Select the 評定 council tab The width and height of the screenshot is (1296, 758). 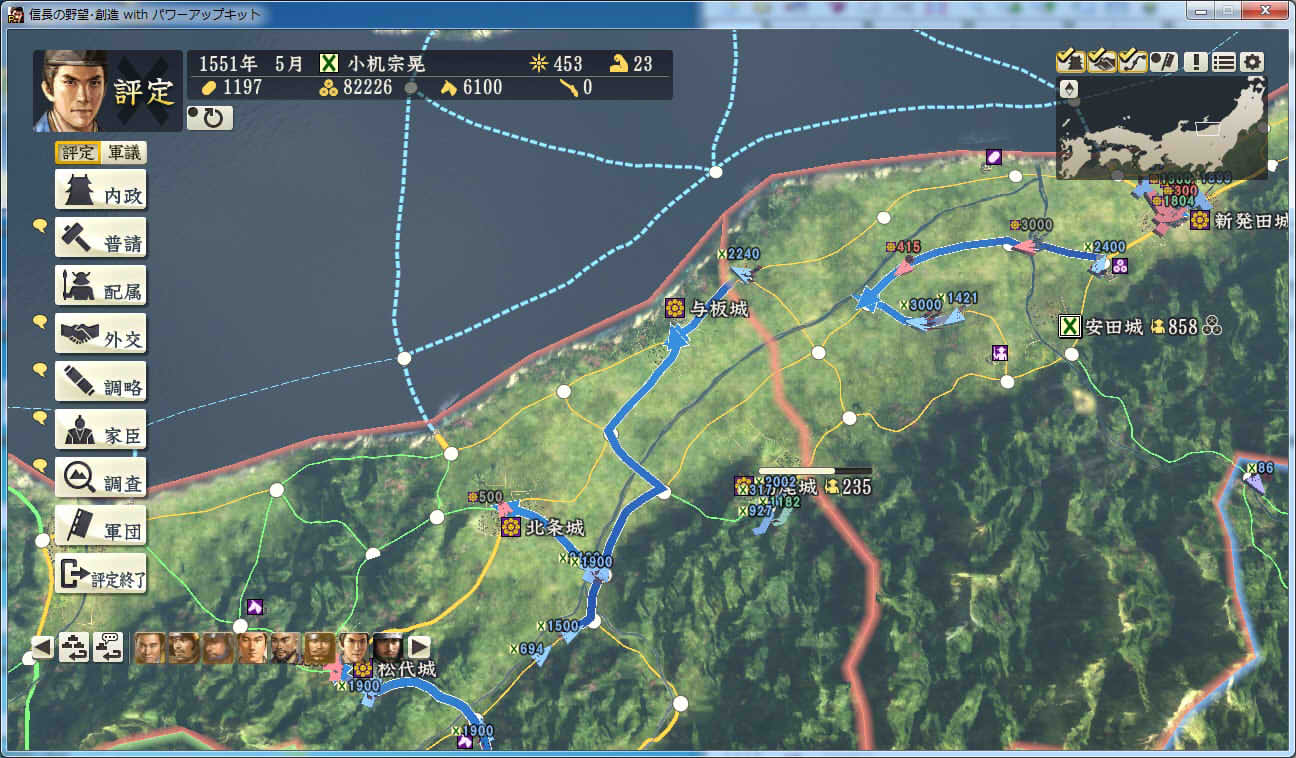[77, 152]
